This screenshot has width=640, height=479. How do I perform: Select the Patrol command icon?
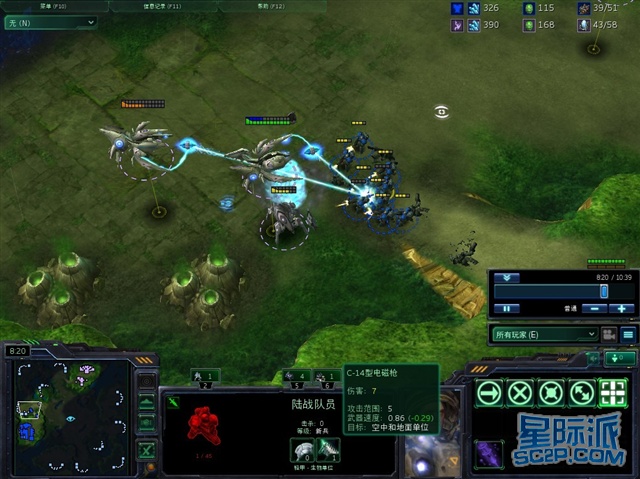[x=581, y=392]
